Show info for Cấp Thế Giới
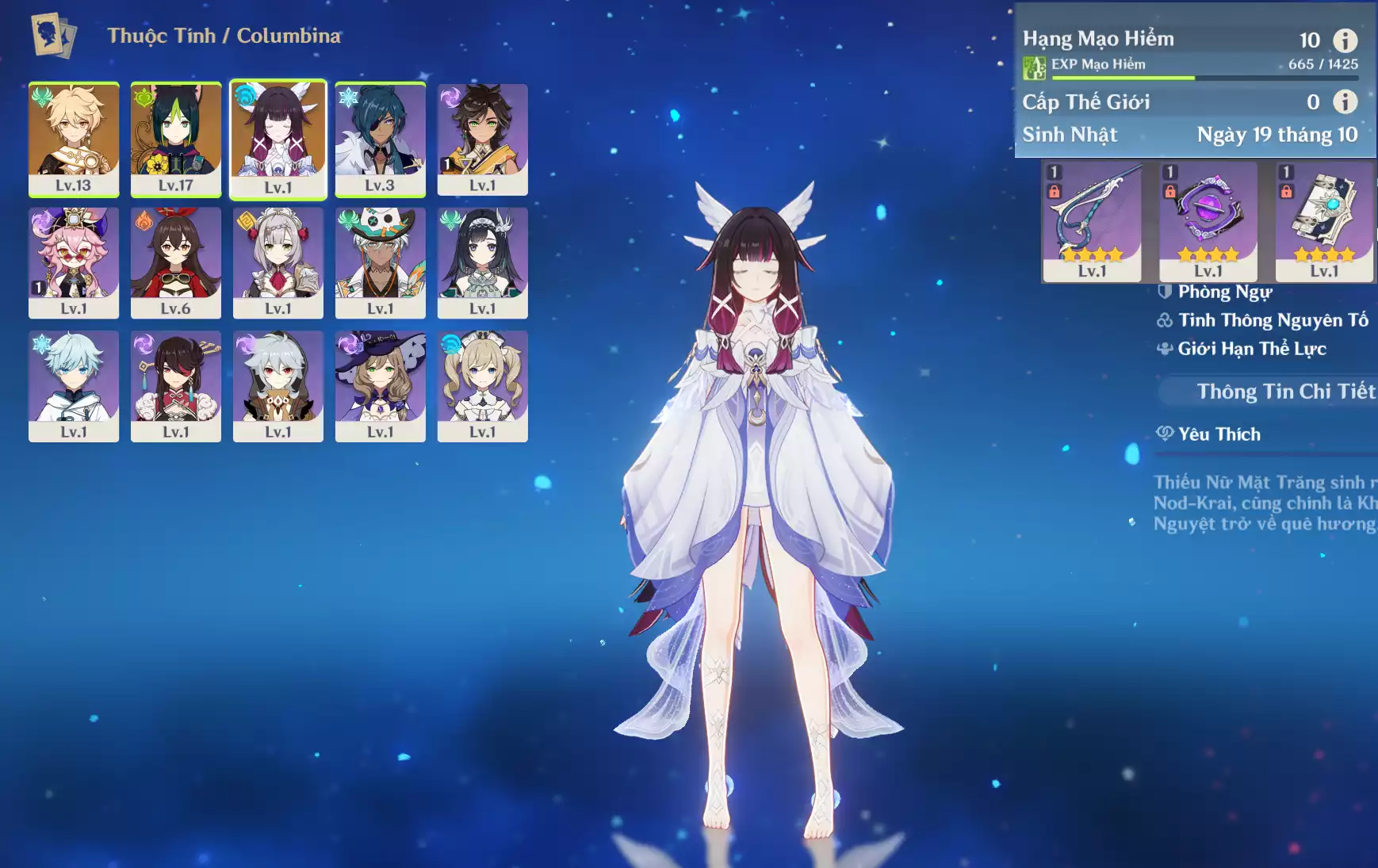Screen dimensions: 1378x868 pos(1345,101)
